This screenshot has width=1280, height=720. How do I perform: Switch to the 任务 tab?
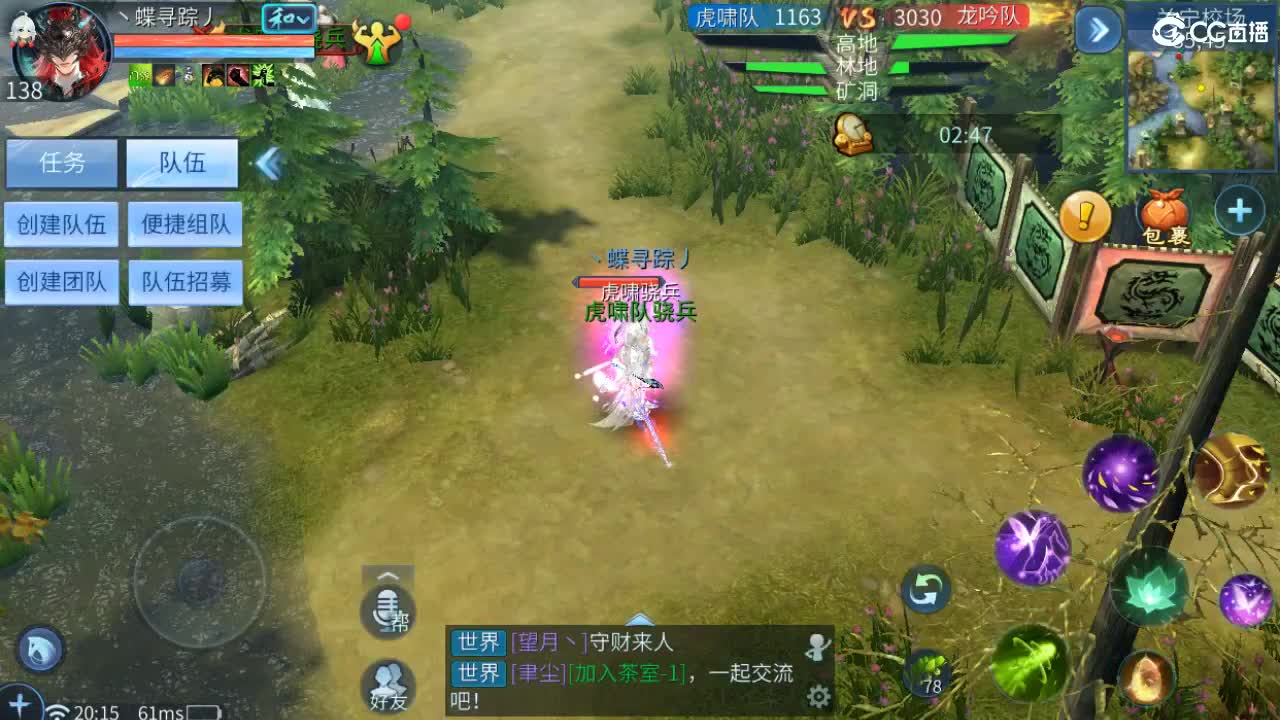click(62, 162)
